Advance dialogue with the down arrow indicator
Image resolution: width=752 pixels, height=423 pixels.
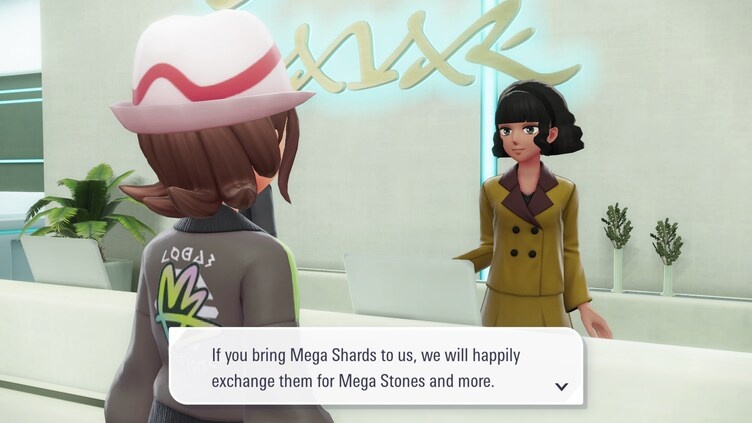point(561,386)
